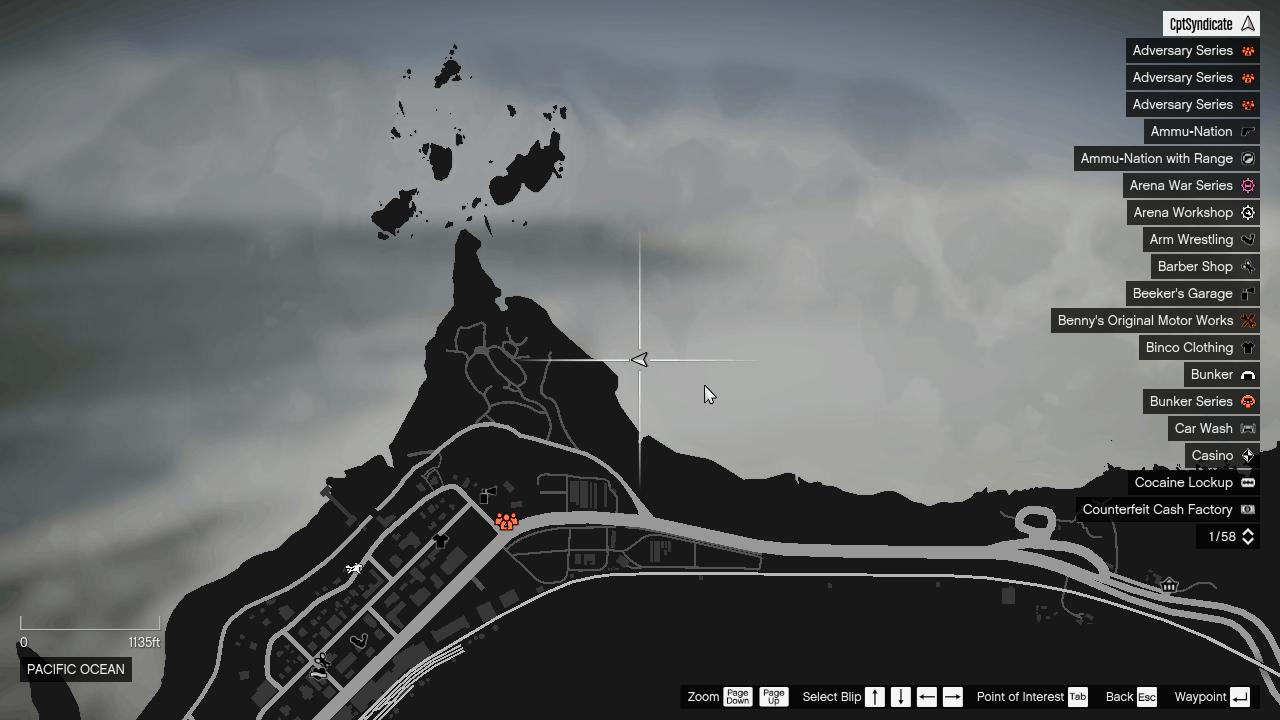Select the Ammu-Nation pistol icon in the legend
The height and width of the screenshot is (720, 1280).
coord(1248,131)
